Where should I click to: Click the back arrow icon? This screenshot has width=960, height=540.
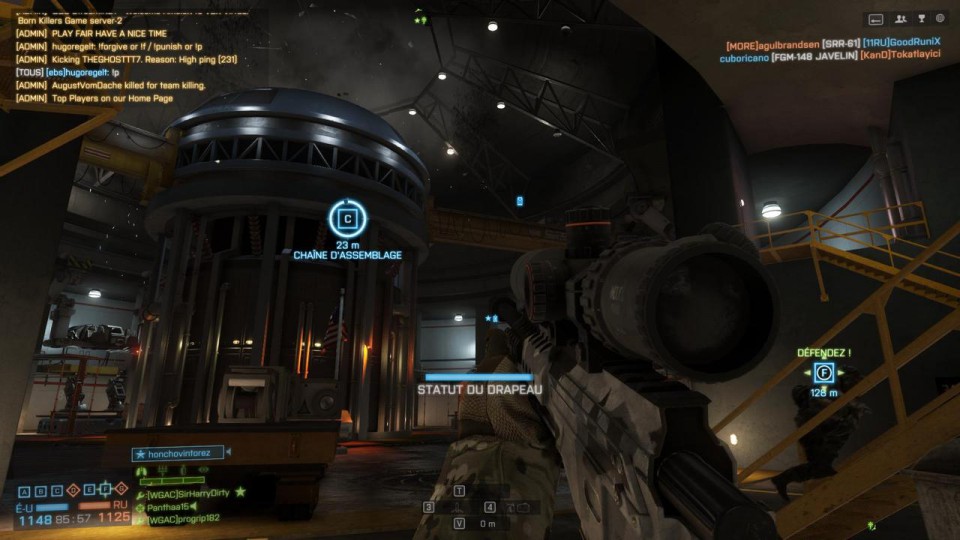[876, 18]
